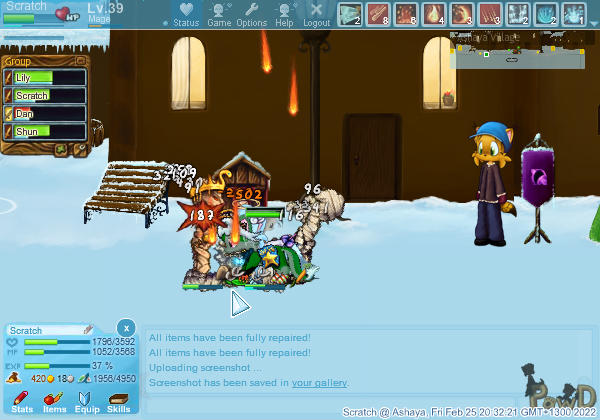This screenshot has width=600, height=420.
Task: Open the Status menu
Action: (x=185, y=15)
